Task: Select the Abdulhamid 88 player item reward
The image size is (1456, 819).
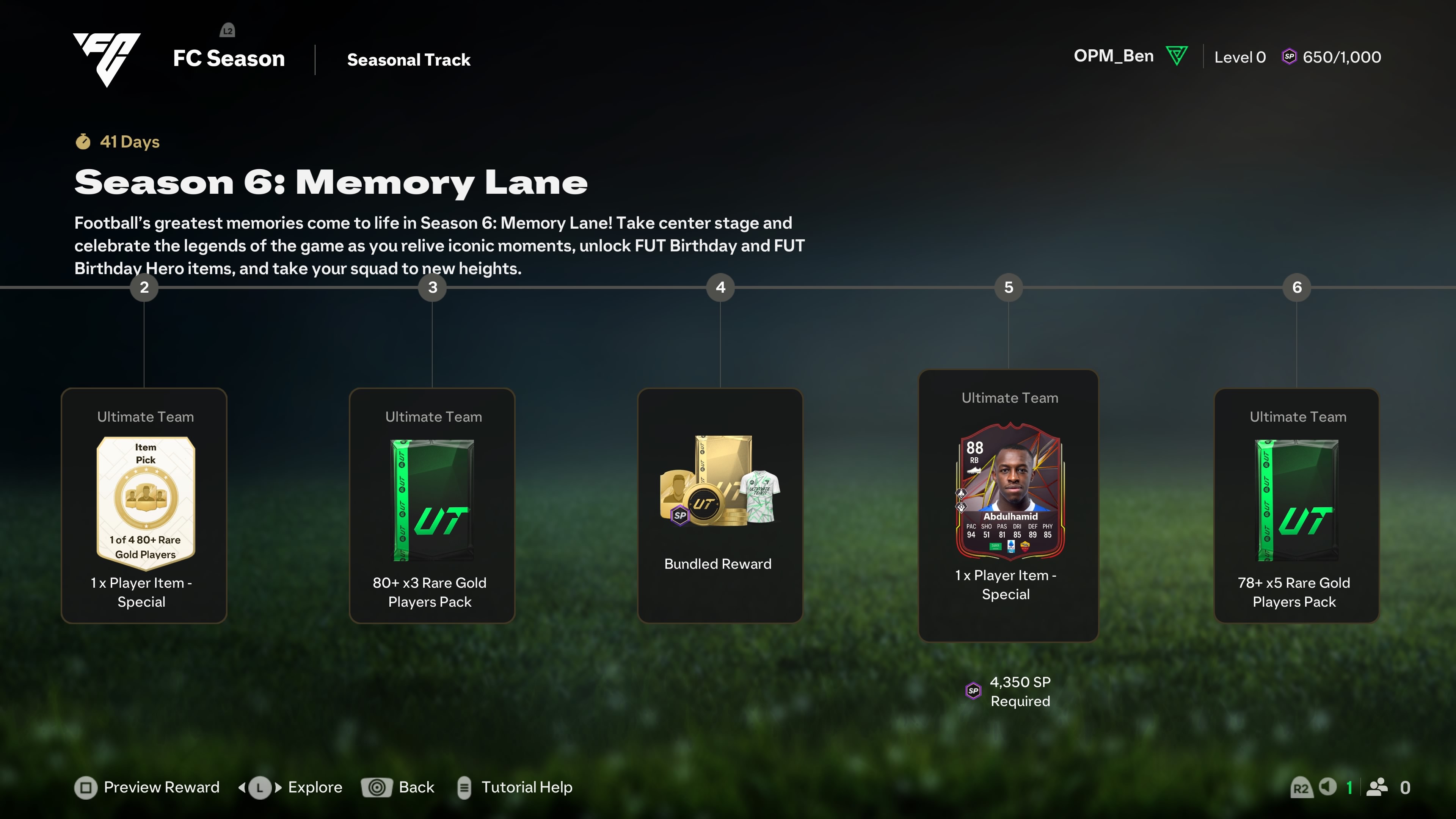Action: pyautogui.click(x=1008, y=505)
